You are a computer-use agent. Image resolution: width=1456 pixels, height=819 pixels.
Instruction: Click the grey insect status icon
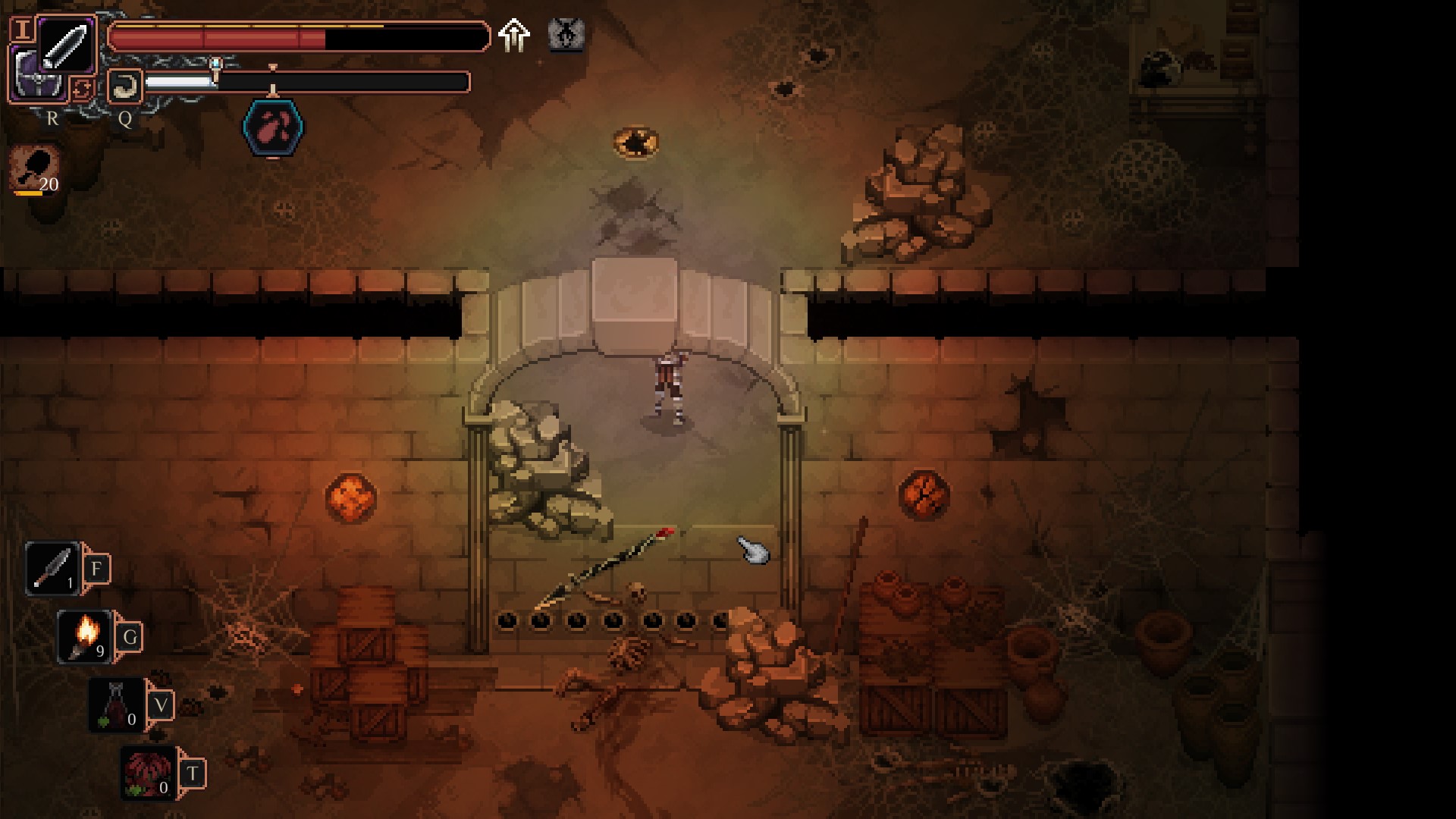[566, 35]
